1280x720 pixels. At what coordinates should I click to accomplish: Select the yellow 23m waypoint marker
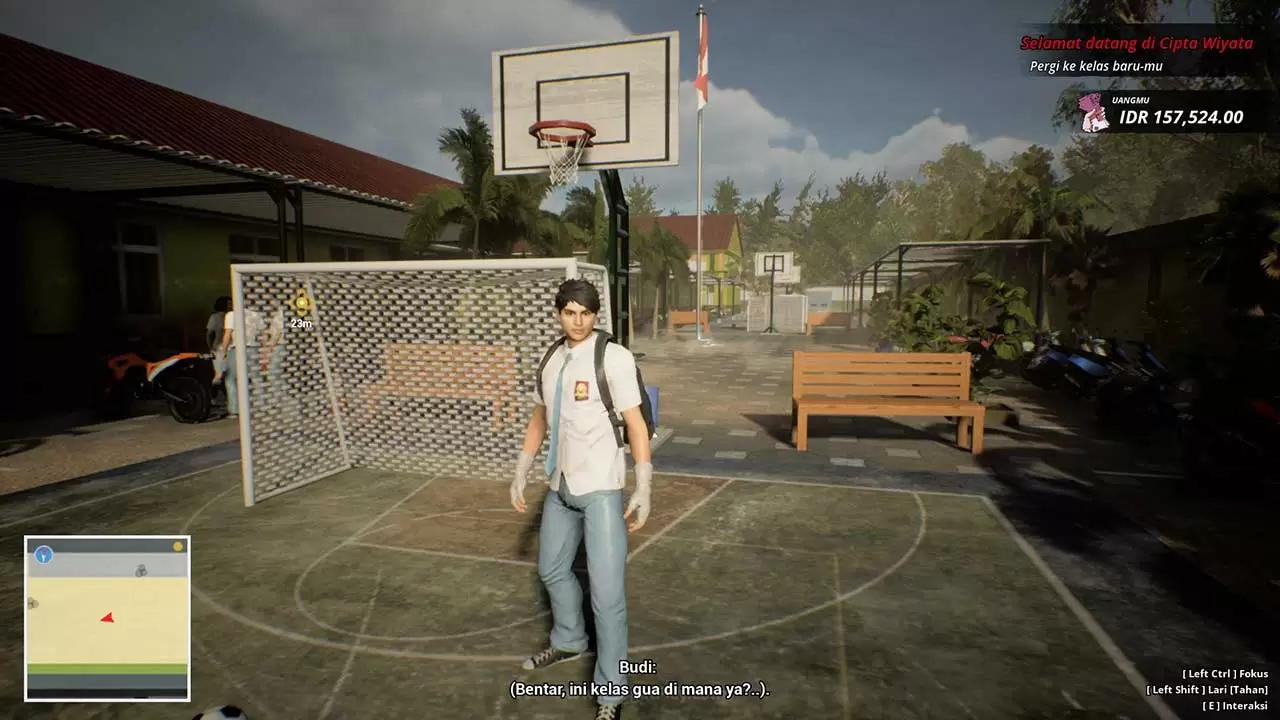301,302
